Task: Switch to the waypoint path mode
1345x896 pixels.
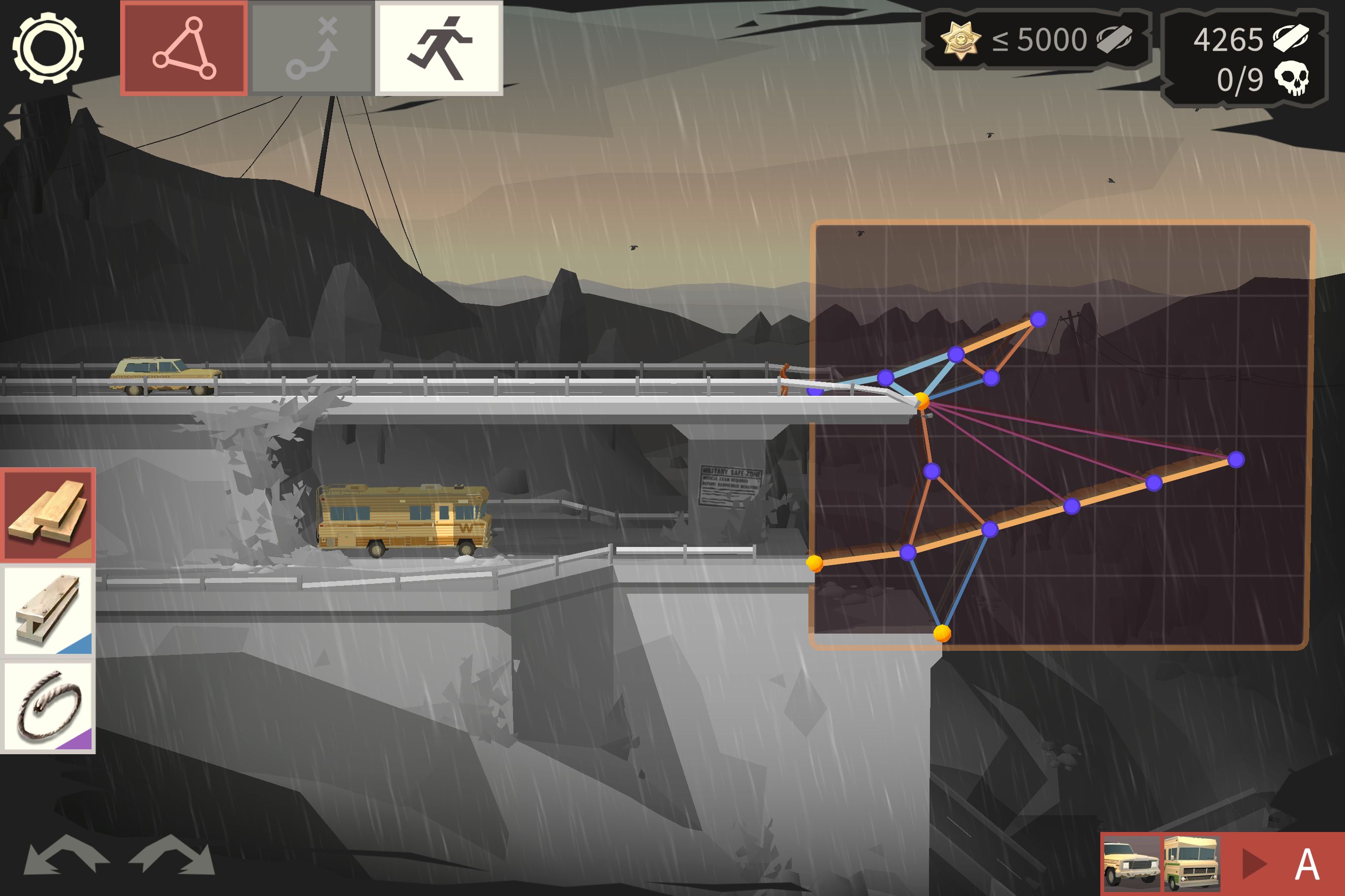Action: point(313,48)
